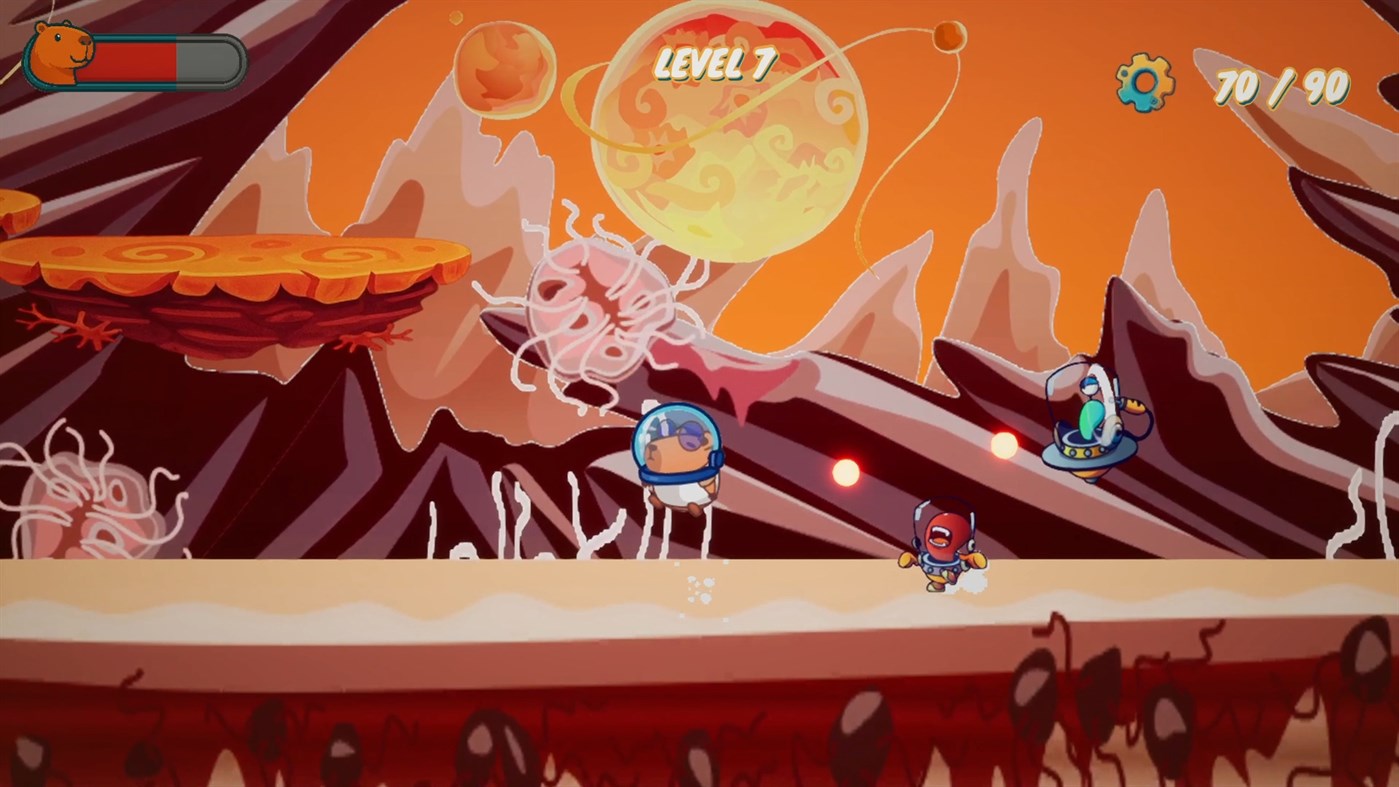Select the capybara astronaut character
Viewport: 1399px width, 787px height.
680,460
